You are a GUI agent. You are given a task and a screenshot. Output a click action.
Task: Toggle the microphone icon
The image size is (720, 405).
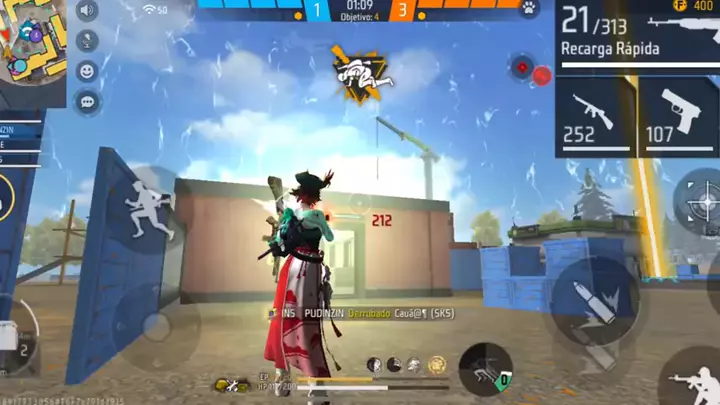[x=87, y=42]
